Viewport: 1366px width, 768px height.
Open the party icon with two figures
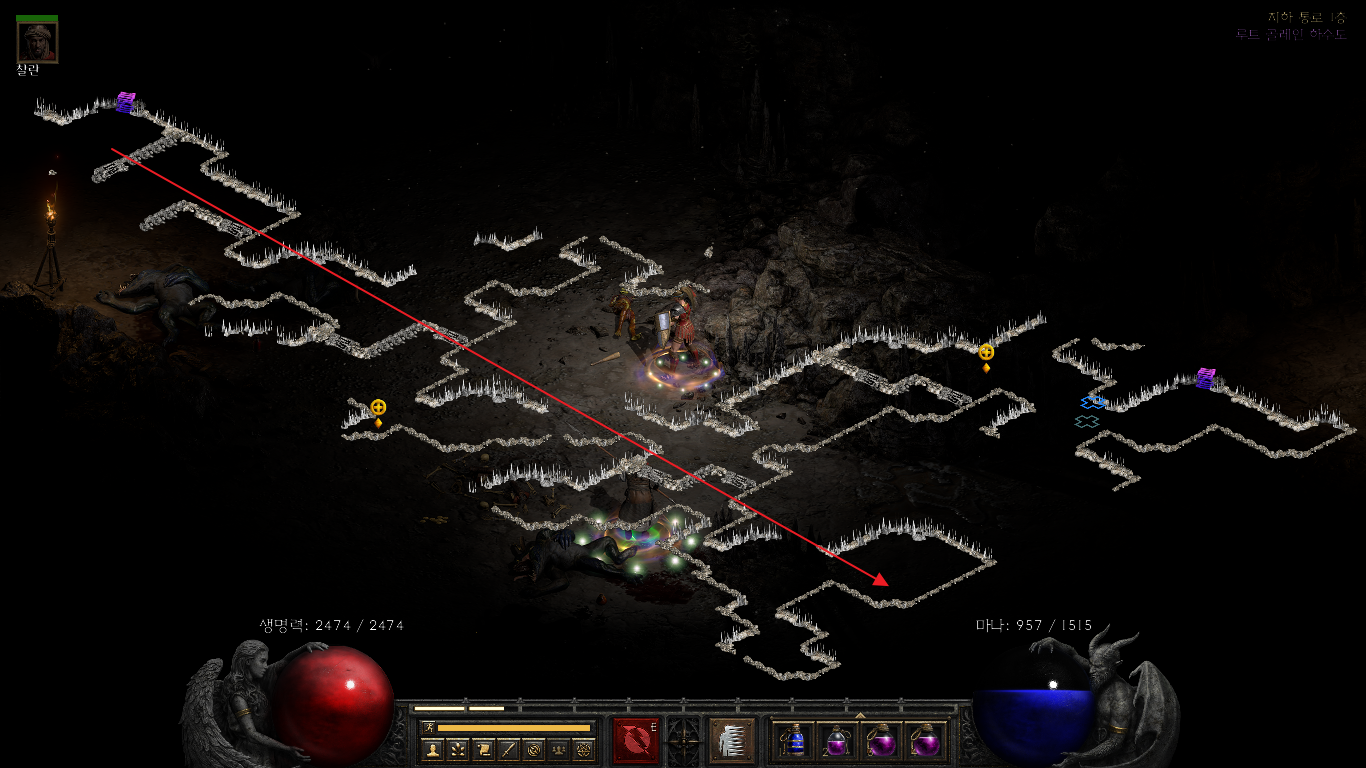(559, 749)
